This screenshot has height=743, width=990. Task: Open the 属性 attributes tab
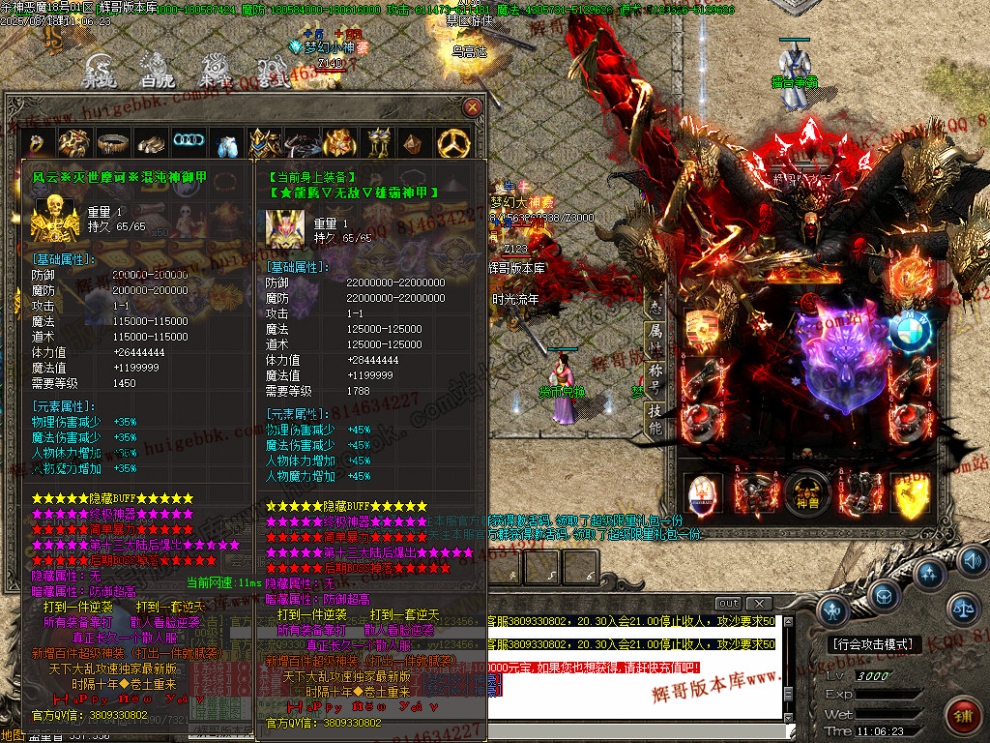tap(655, 336)
